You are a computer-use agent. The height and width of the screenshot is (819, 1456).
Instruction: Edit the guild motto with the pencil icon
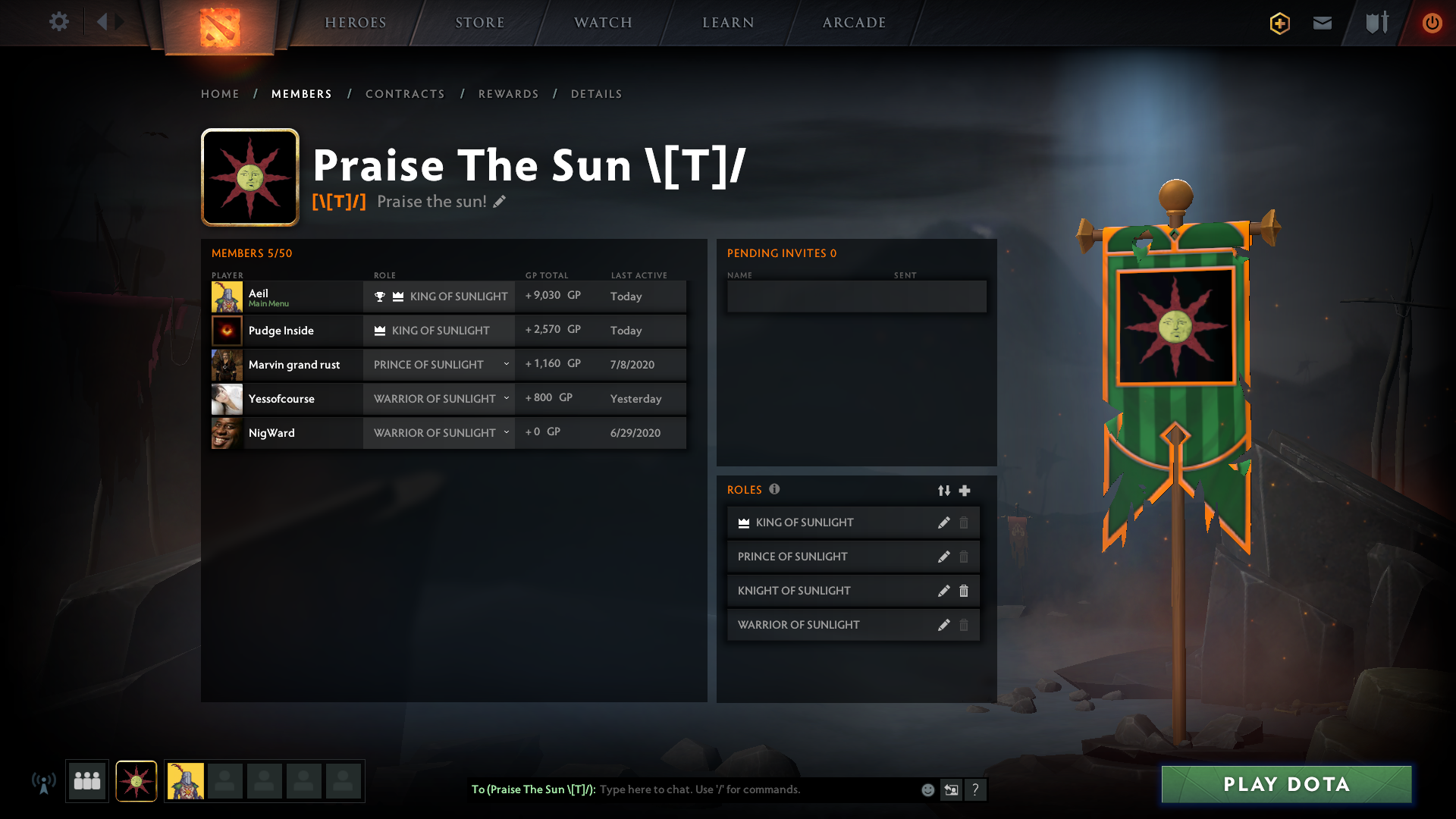[499, 202]
